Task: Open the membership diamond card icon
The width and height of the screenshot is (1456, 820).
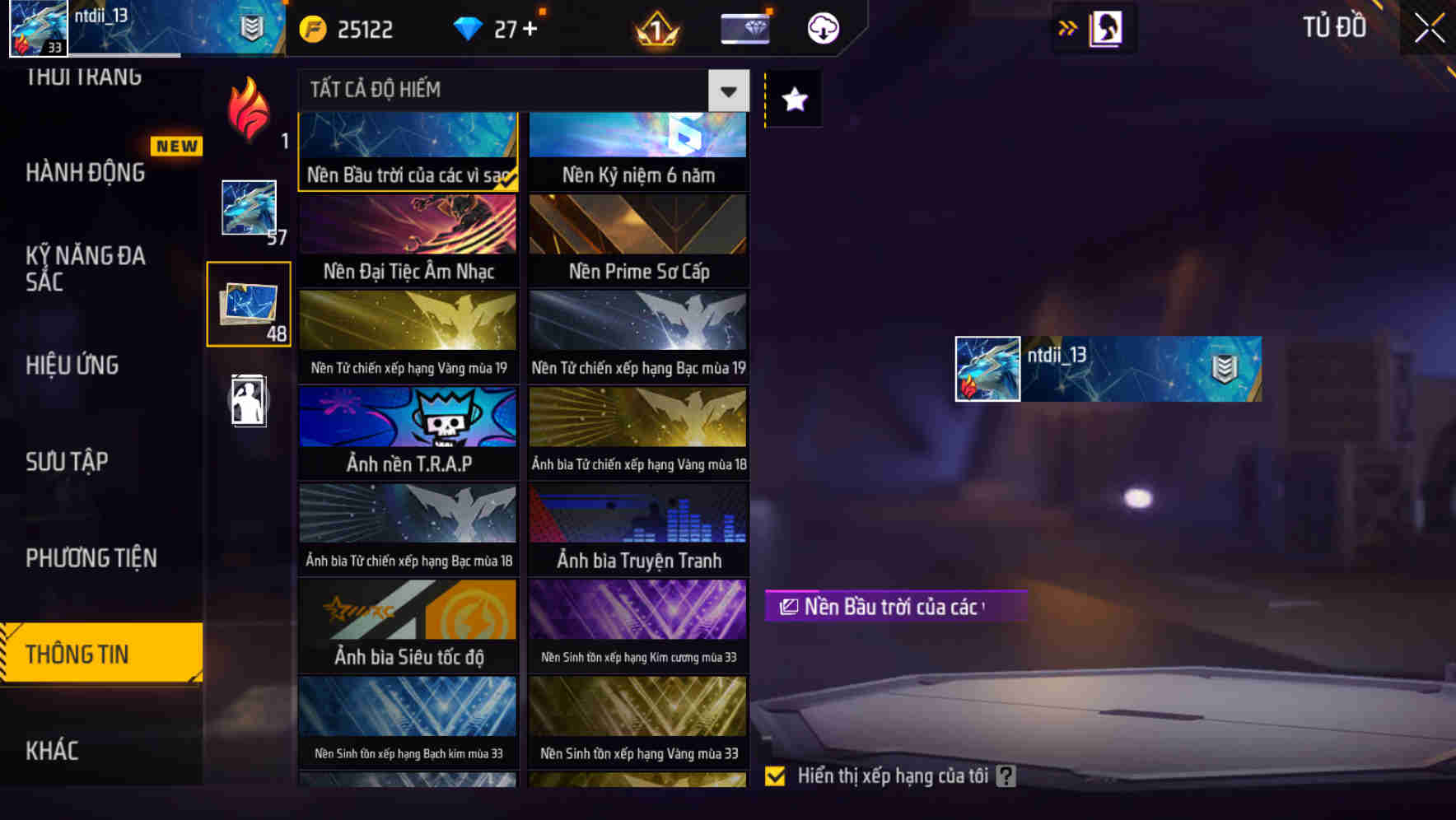Action: pyautogui.click(x=744, y=27)
